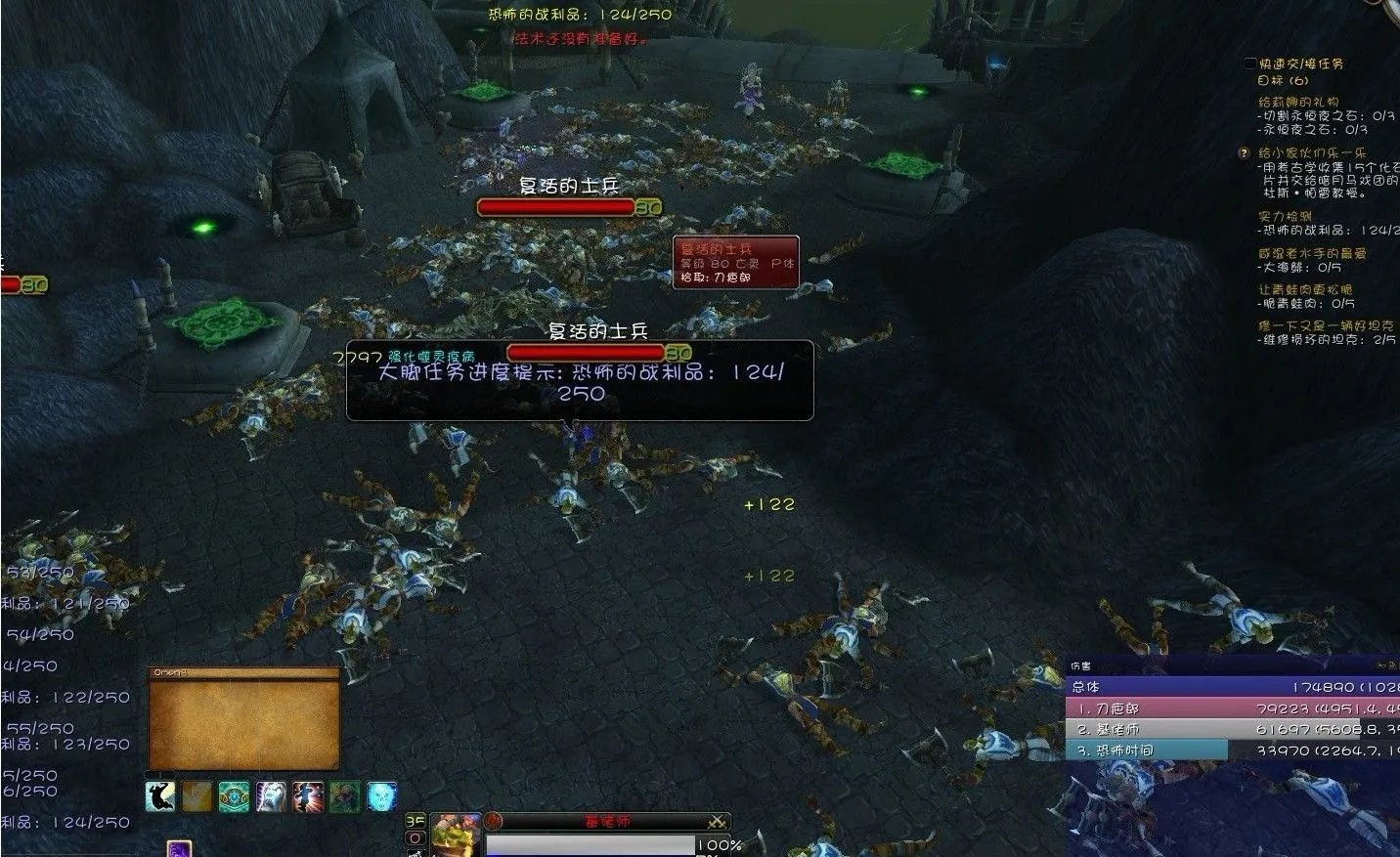
Task: Click the 实力检测 quest title
Action: click(1285, 217)
